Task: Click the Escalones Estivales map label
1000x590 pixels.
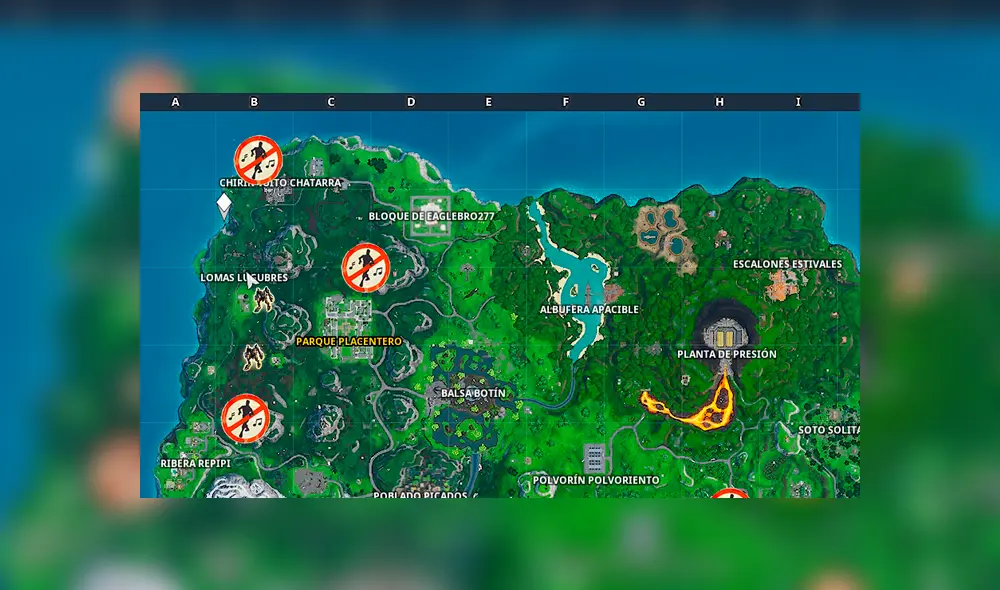Action: coord(787,264)
